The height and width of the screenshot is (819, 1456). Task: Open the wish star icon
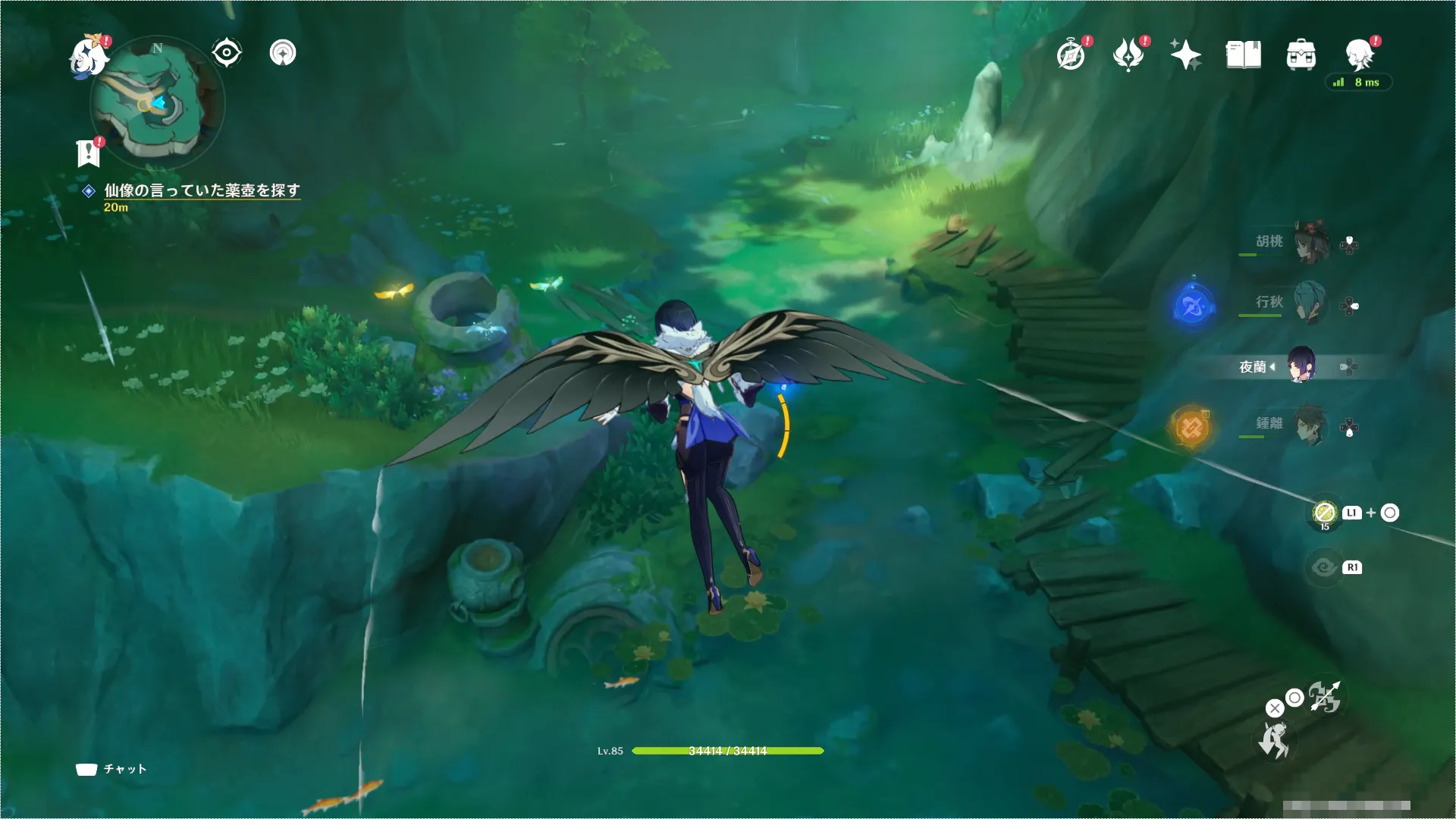pos(1185,55)
